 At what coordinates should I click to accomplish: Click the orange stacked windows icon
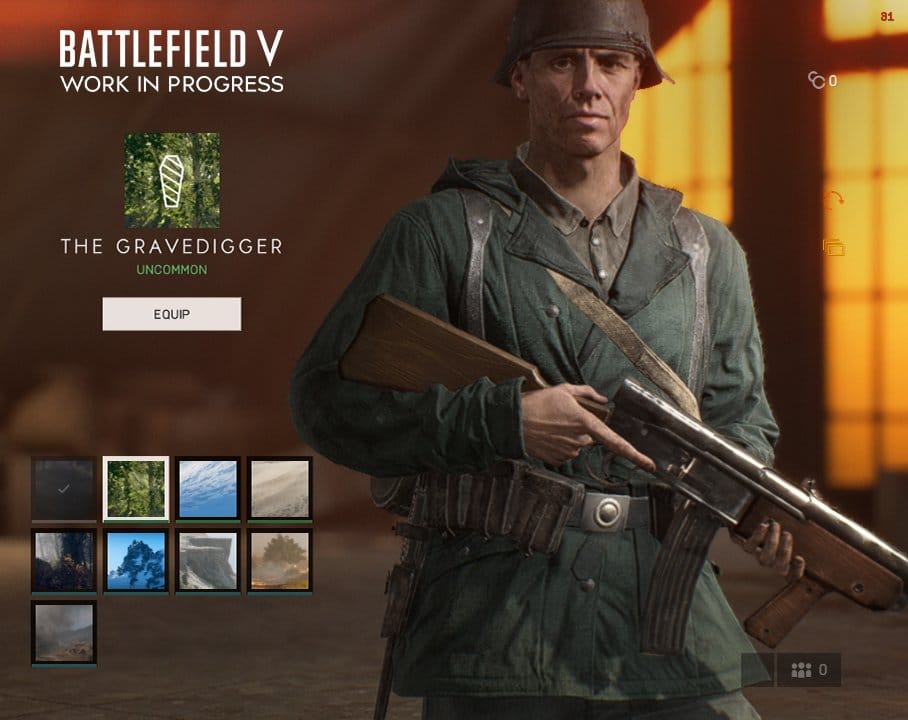tap(833, 247)
